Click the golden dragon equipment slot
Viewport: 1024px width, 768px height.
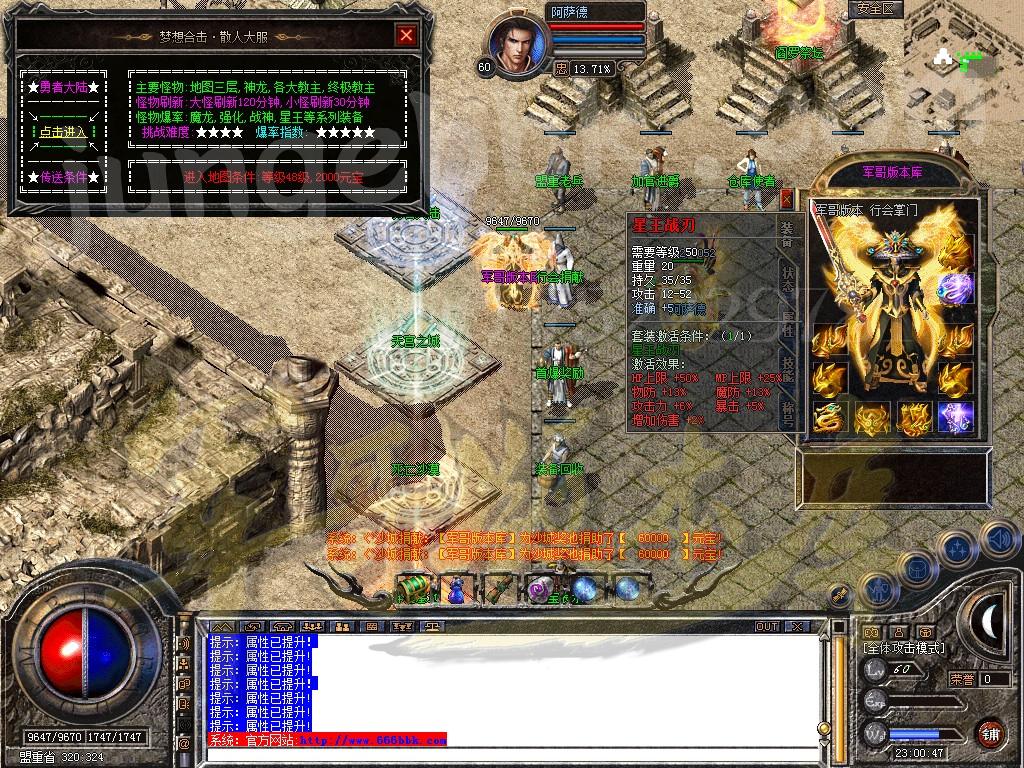(827, 417)
